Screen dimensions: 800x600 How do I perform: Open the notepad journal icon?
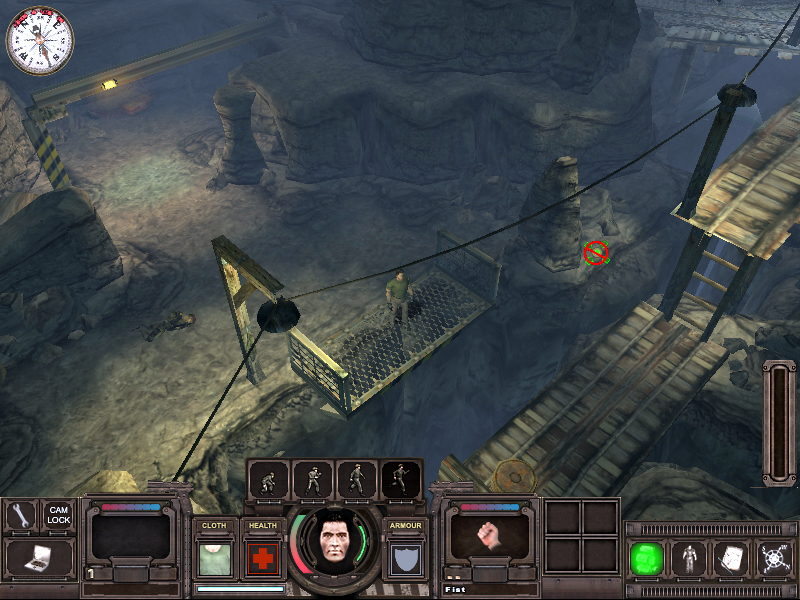click(x=730, y=558)
